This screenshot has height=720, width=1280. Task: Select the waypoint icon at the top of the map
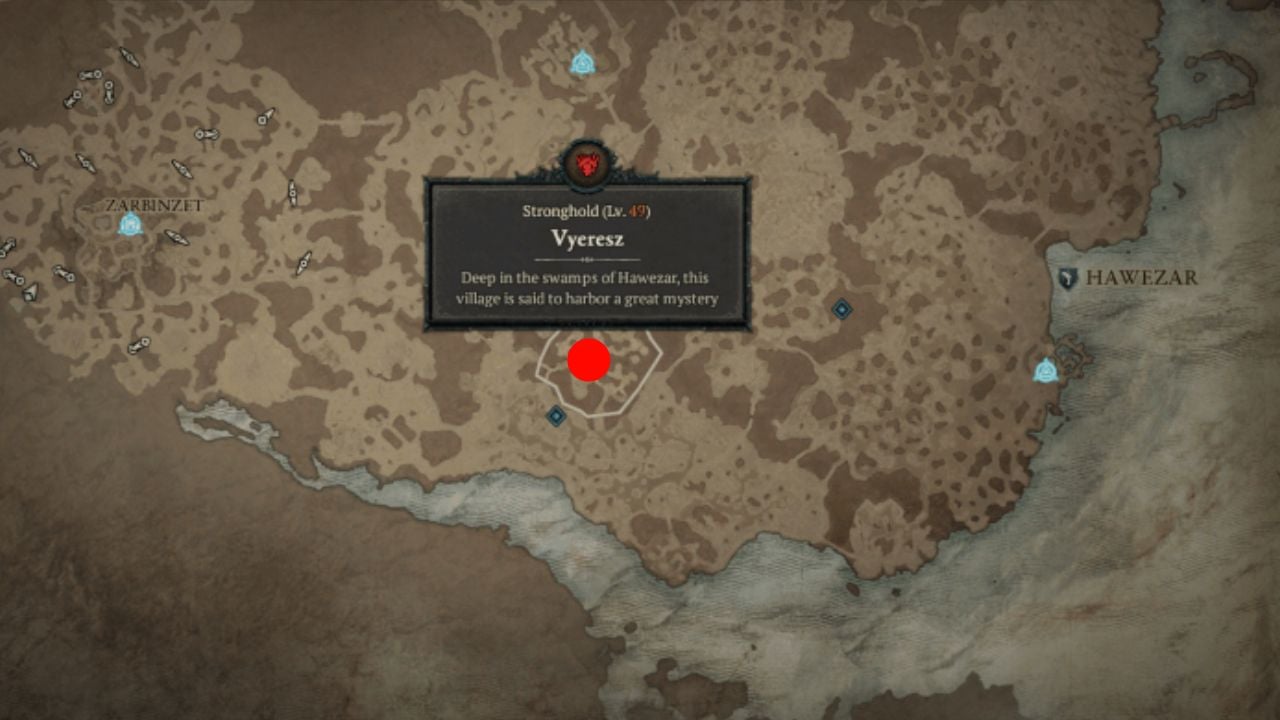pyautogui.click(x=584, y=61)
